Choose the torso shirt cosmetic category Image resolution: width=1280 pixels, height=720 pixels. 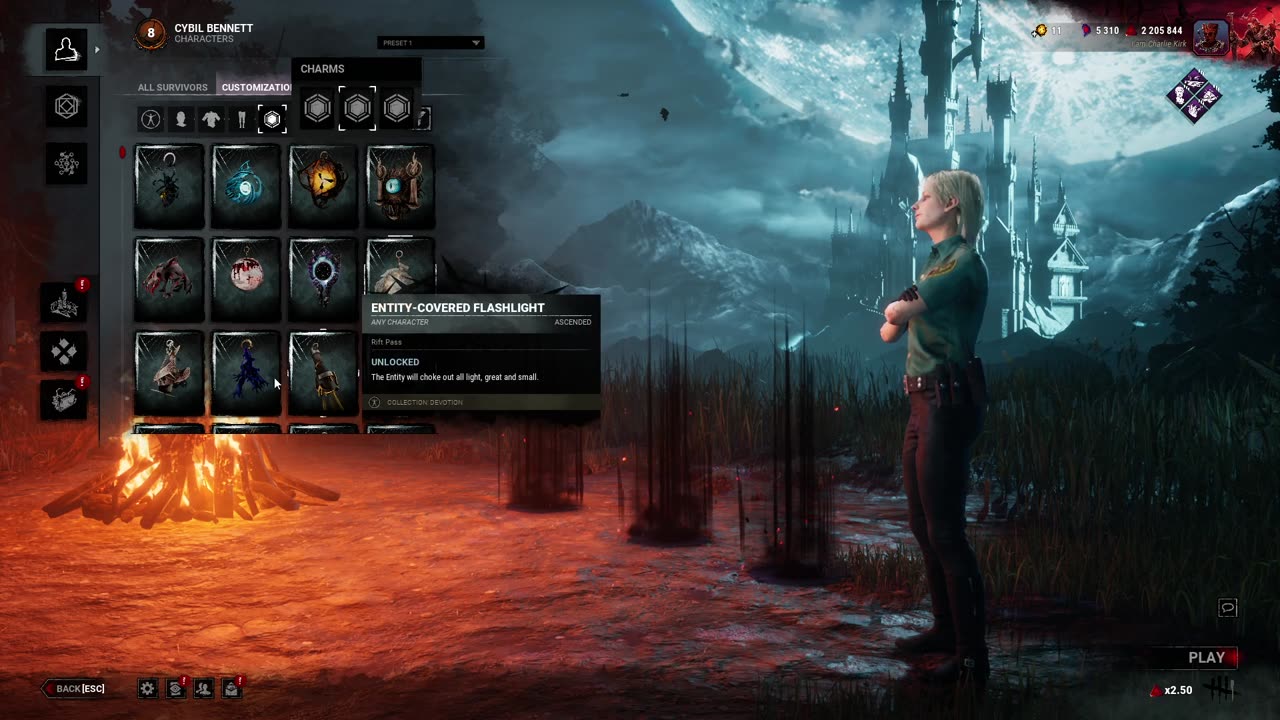pyautogui.click(x=211, y=119)
